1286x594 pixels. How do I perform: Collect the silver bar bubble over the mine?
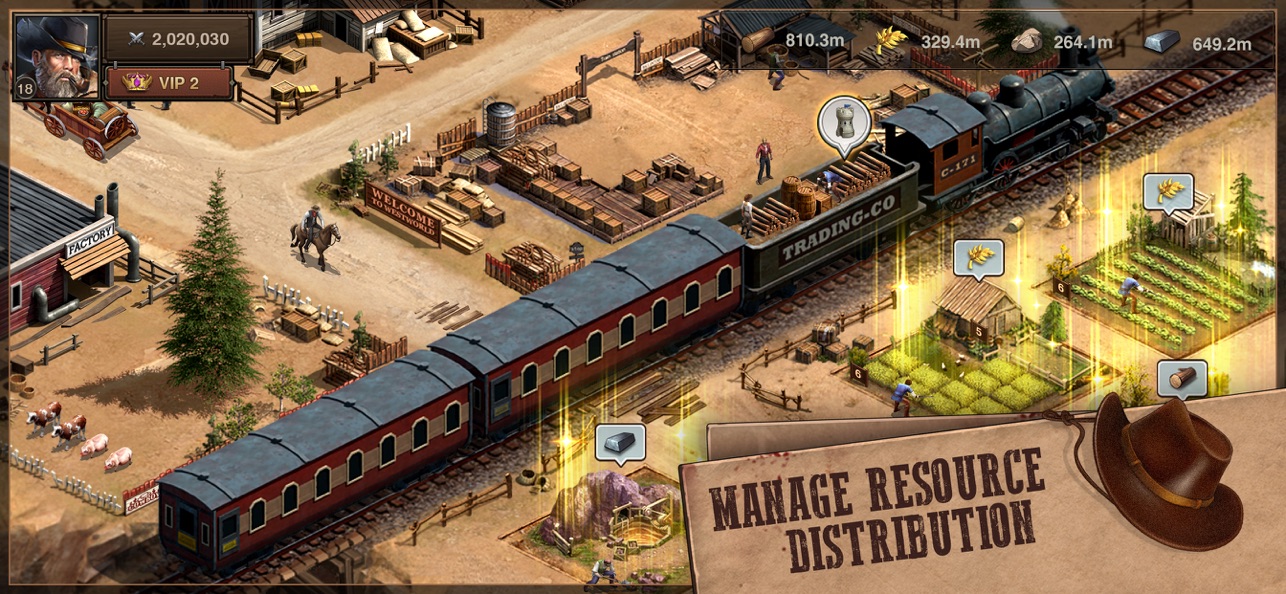620,442
